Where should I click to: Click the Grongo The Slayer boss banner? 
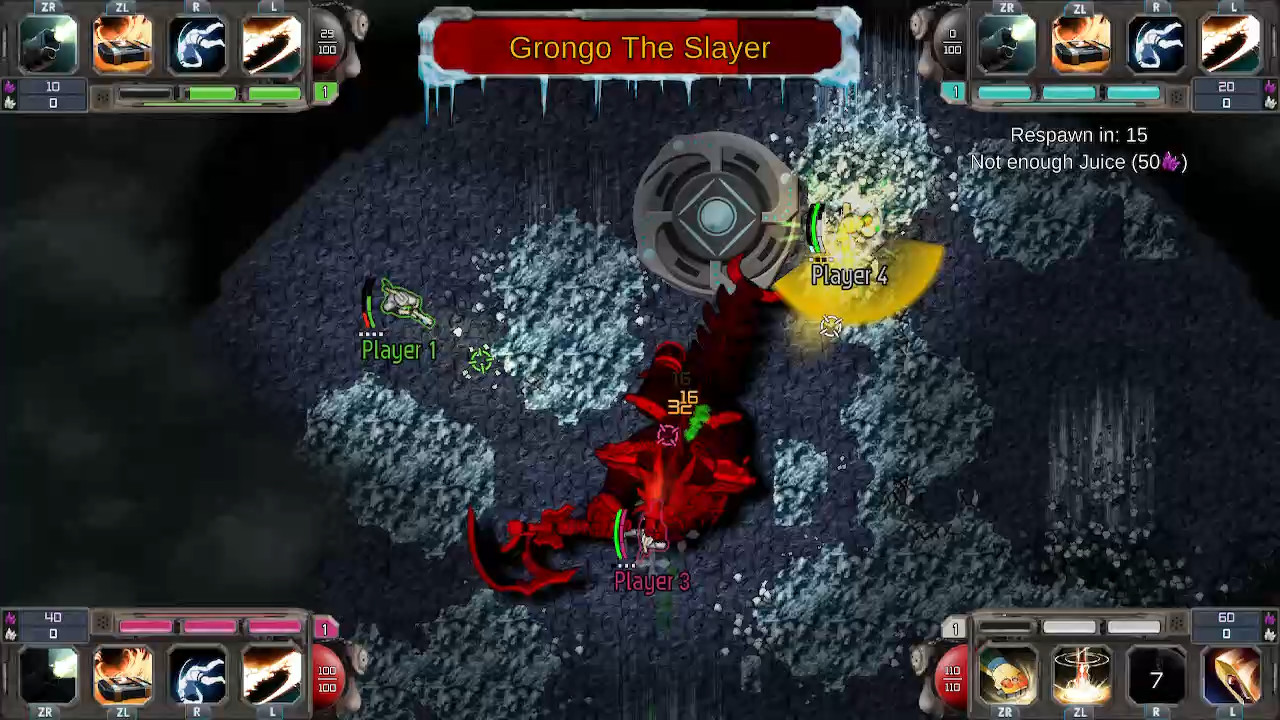[x=640, y=47]
